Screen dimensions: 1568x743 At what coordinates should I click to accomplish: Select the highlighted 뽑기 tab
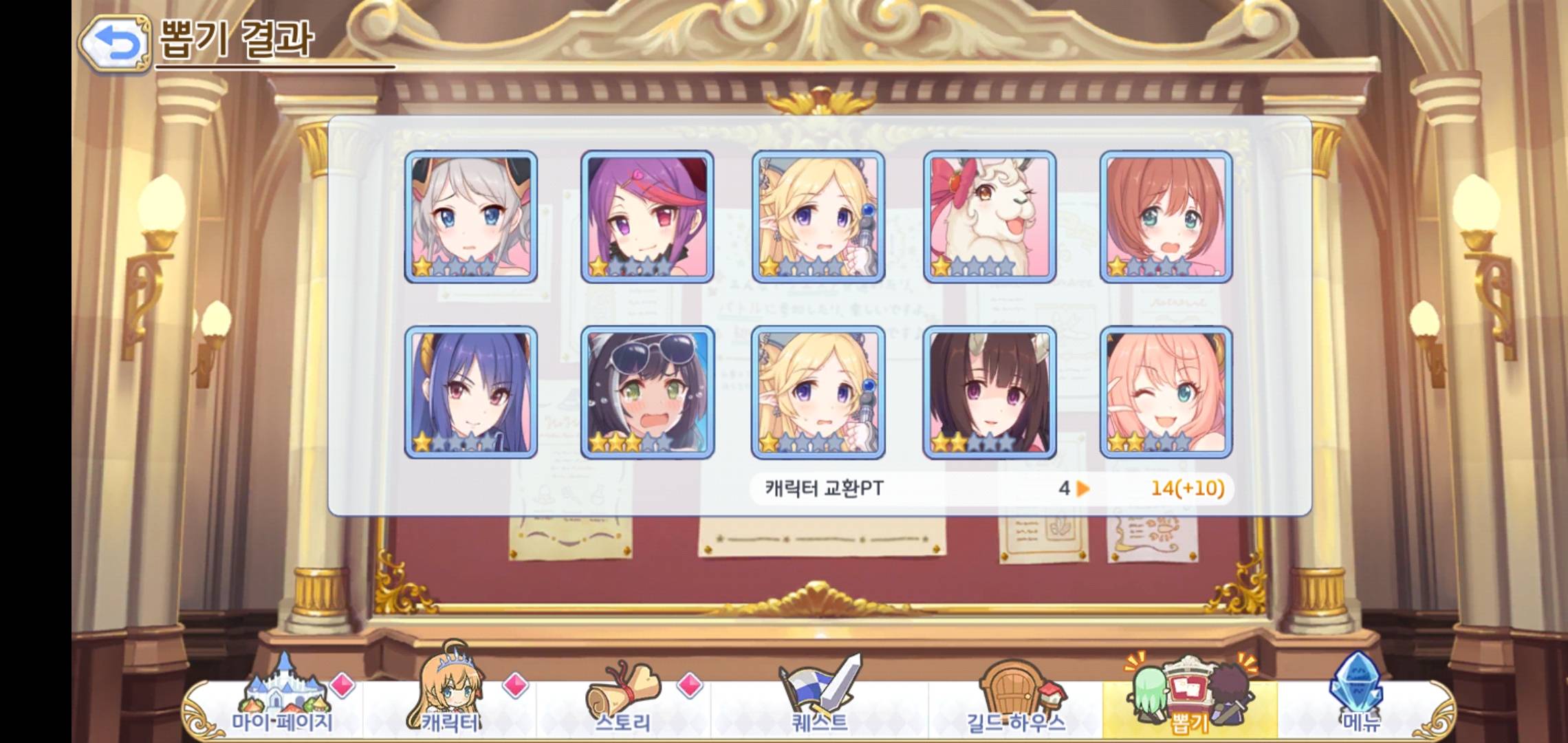[x=1188, y=695]
